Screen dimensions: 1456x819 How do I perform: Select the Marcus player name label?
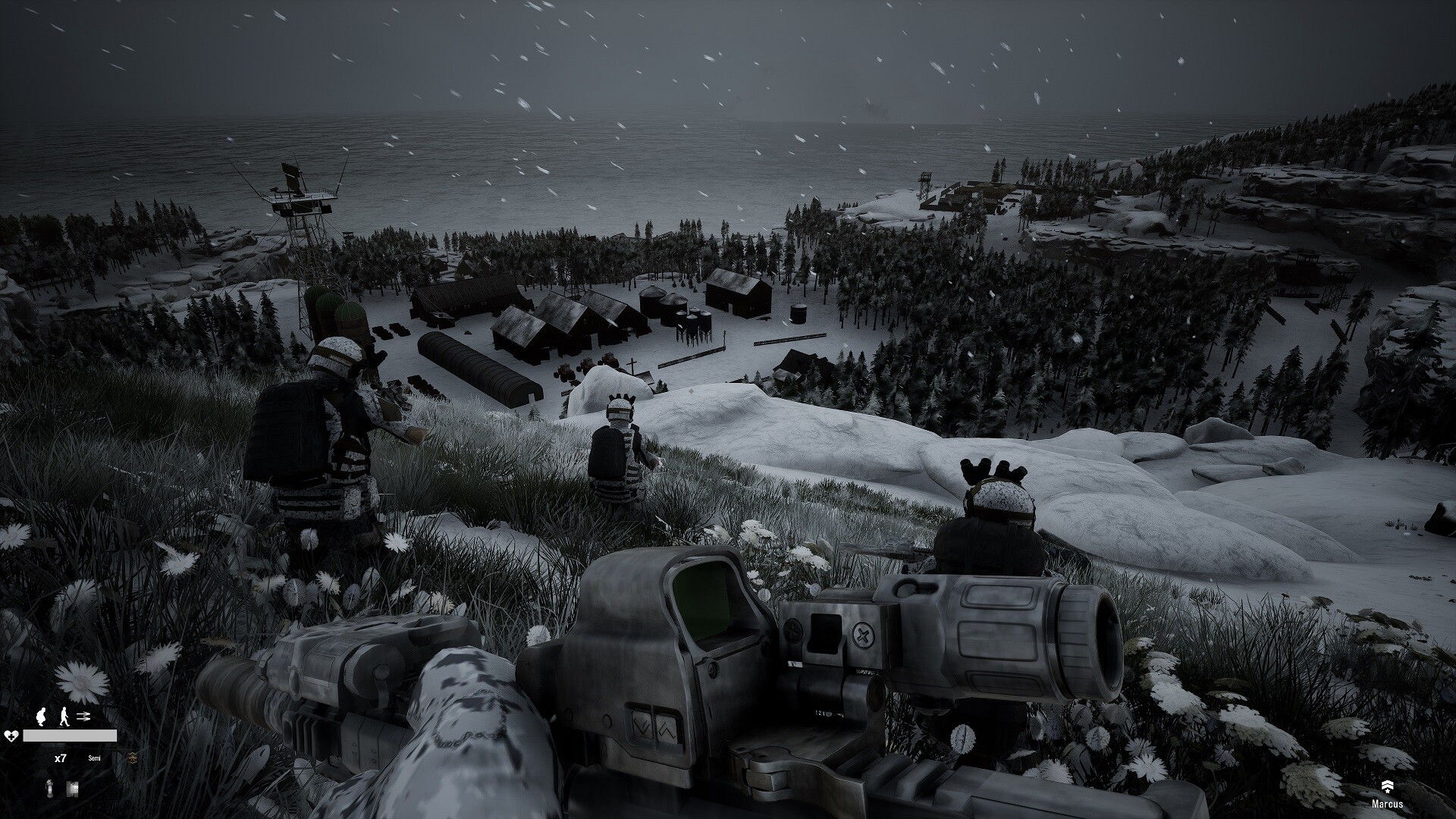point(1387,804)
